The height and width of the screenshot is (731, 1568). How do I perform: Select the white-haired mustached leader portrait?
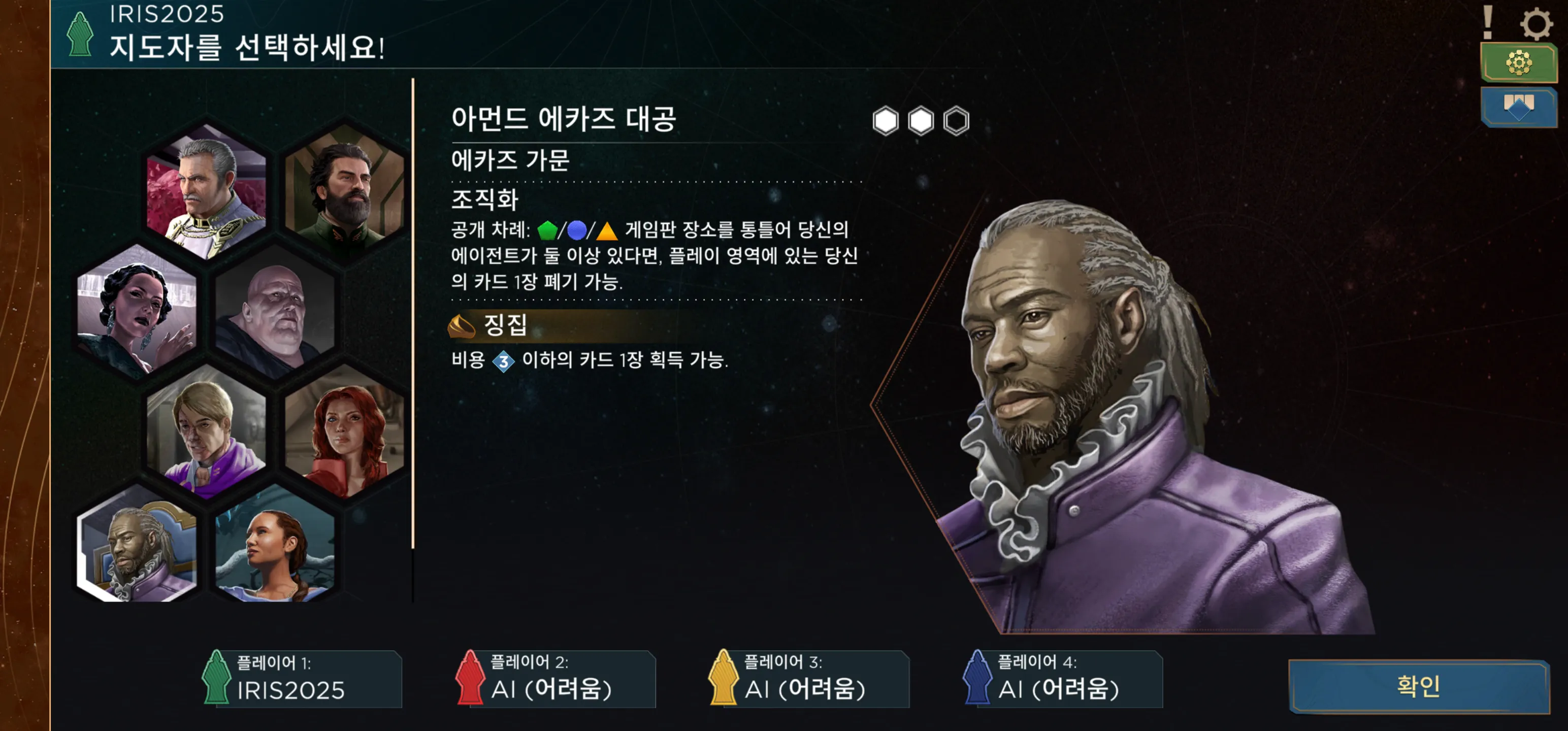(206, 191)
